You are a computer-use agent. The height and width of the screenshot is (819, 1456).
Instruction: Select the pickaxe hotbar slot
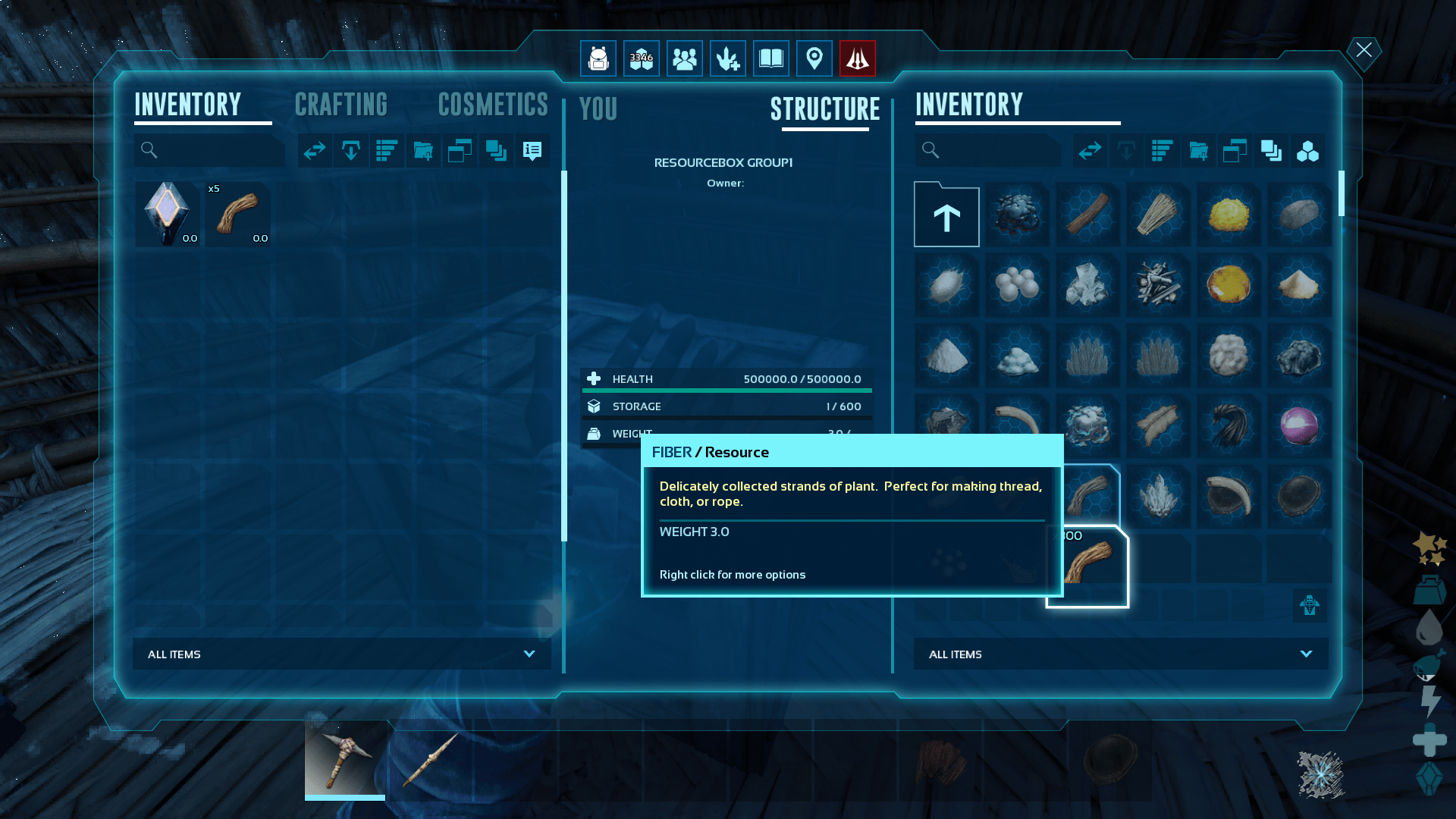(x=345, y=759)
